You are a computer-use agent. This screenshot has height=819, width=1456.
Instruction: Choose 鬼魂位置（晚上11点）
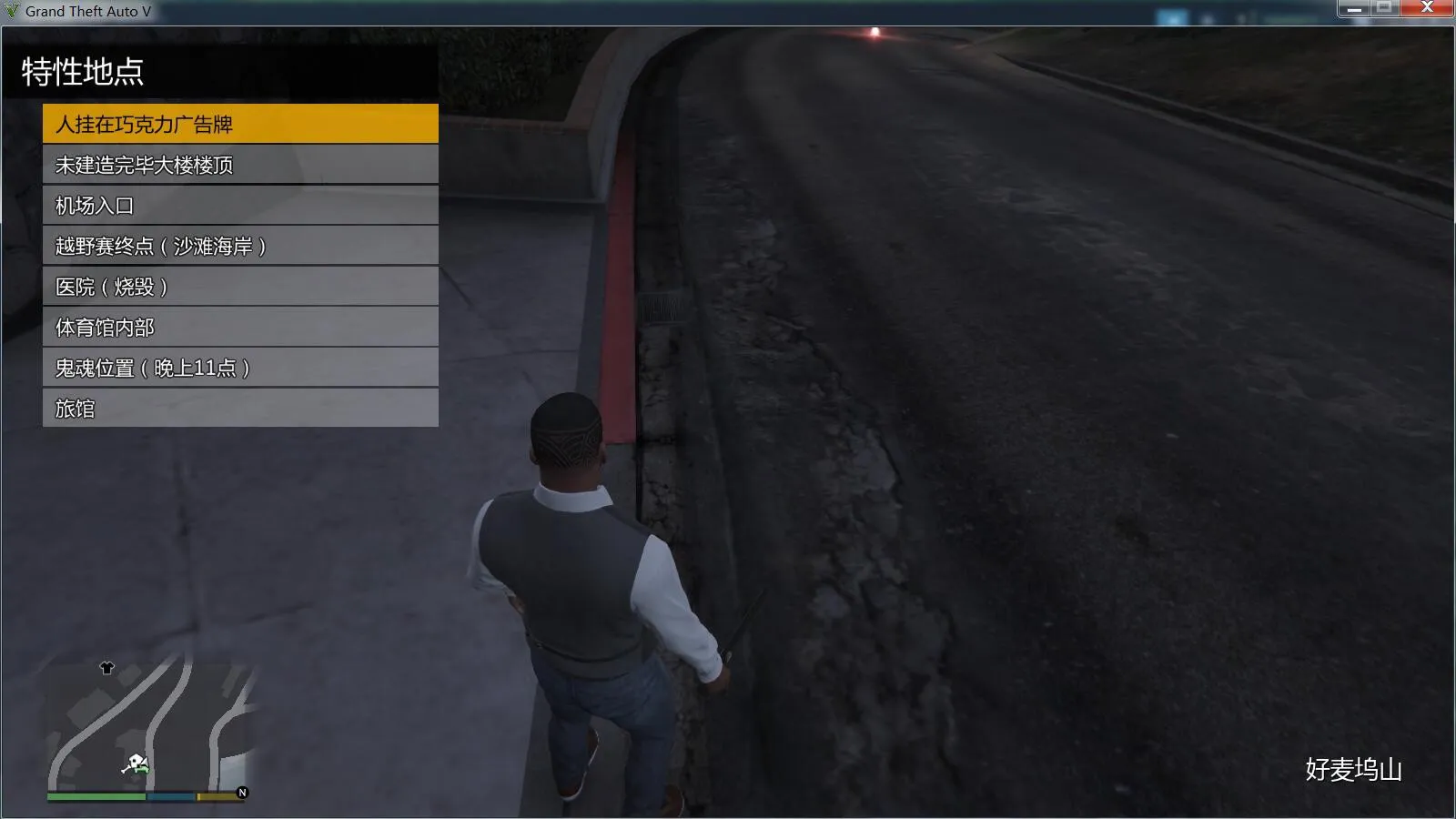point(239,369)
